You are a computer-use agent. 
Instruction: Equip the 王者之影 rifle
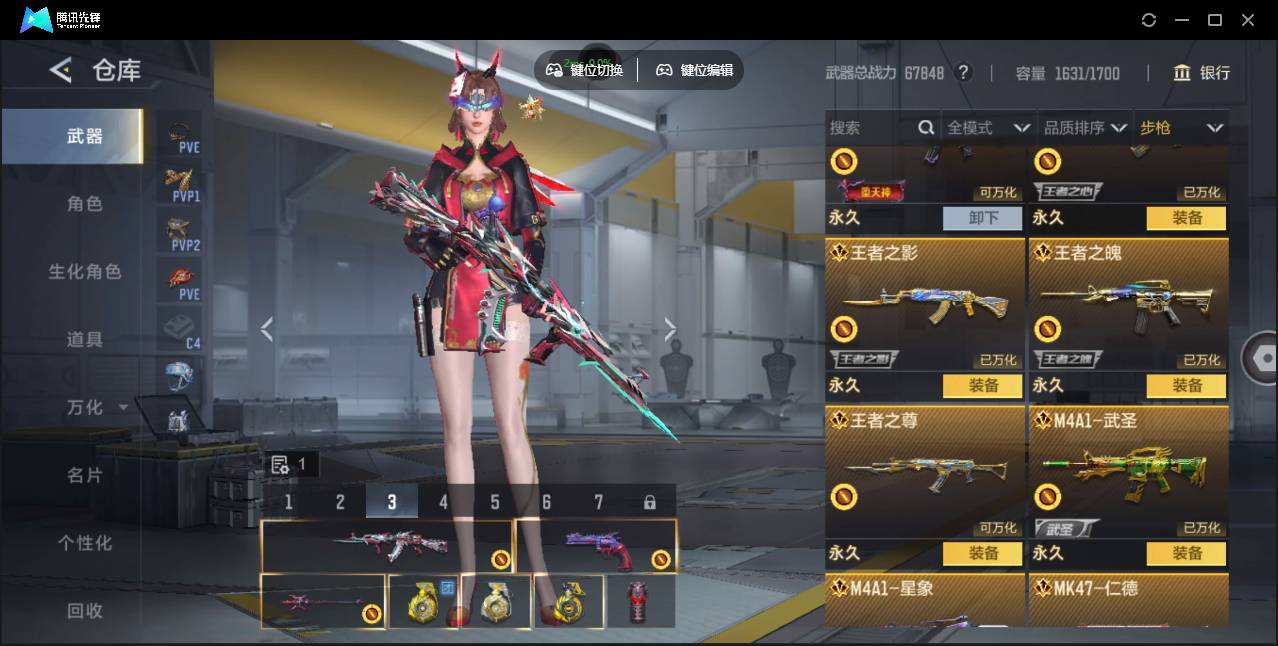tap(983, 386)
